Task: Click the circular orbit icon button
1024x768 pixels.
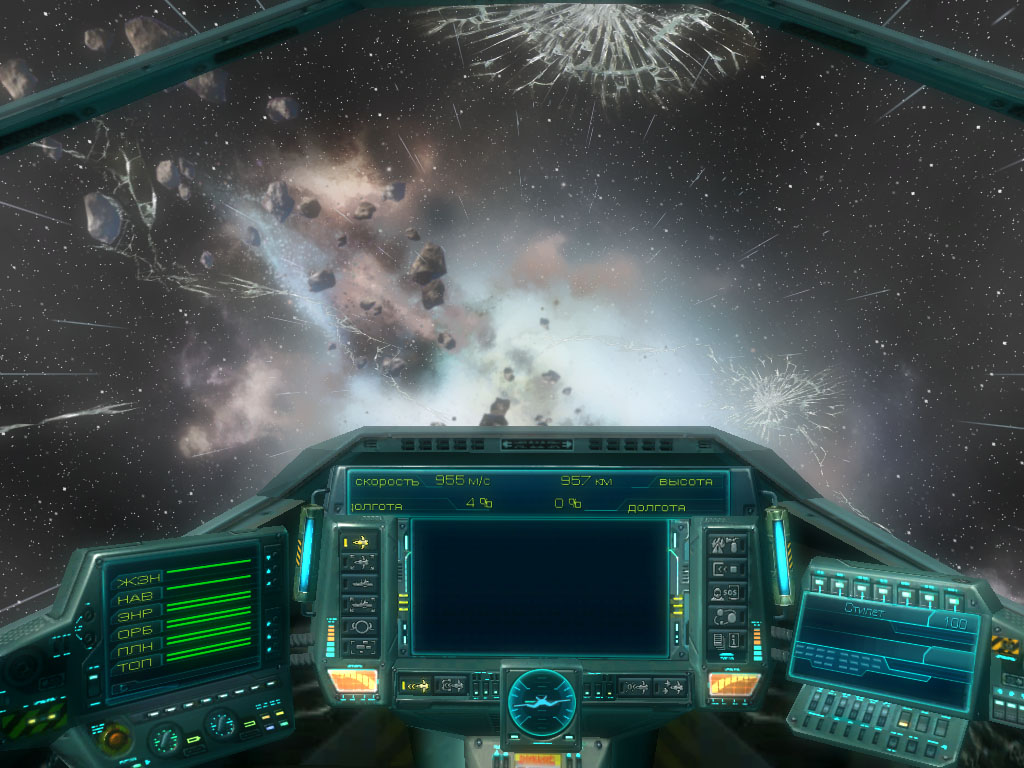Action: (x=359, y=626)
